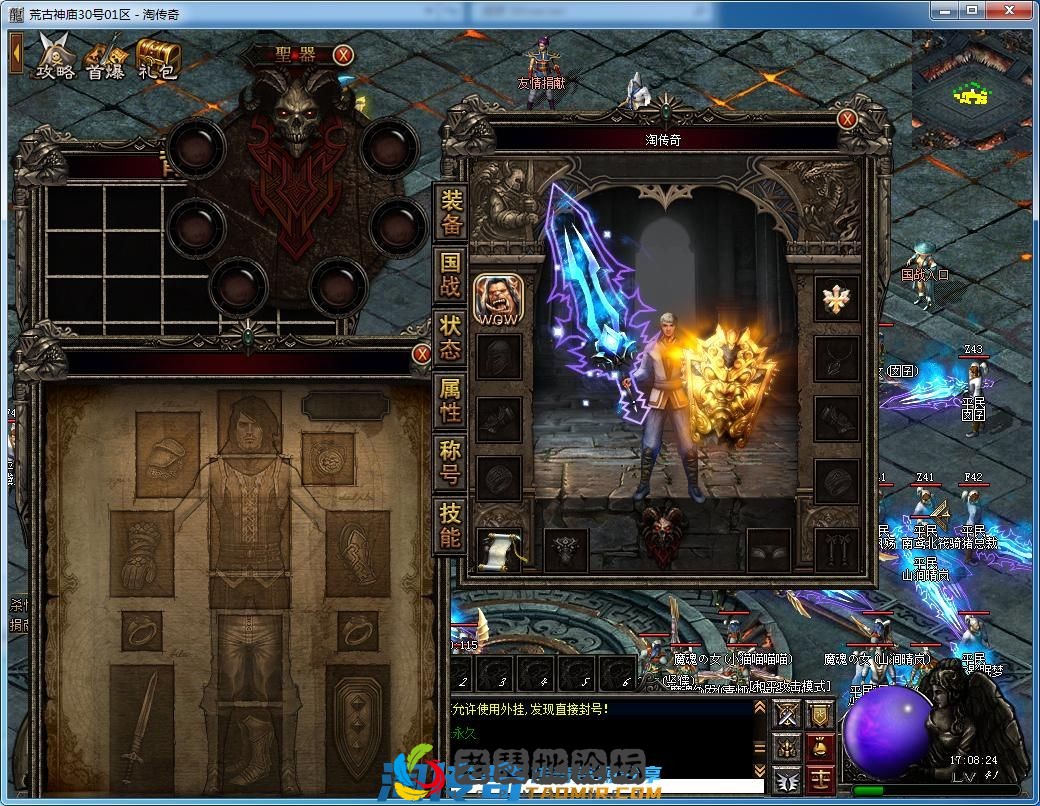Minimize the game window
The image size is (1040, 806).
tap(943, 9)
